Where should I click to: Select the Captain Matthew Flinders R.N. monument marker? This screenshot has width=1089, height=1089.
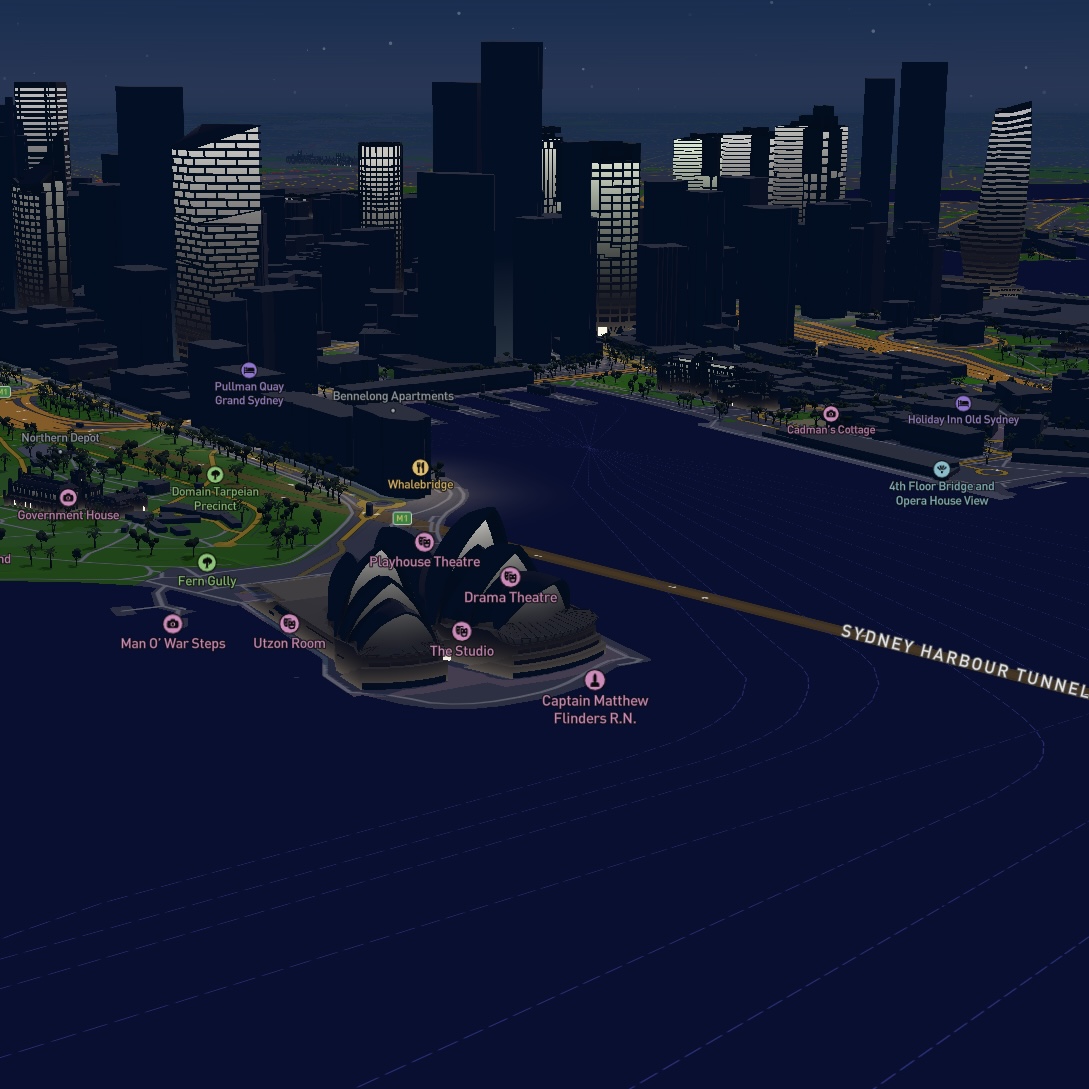595,681
